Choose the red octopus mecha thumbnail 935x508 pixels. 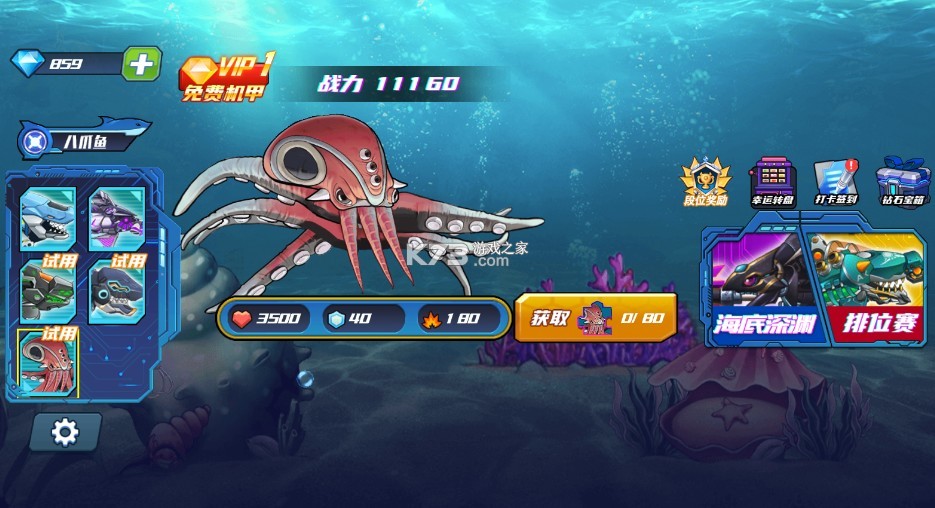(x=47, y=362)
